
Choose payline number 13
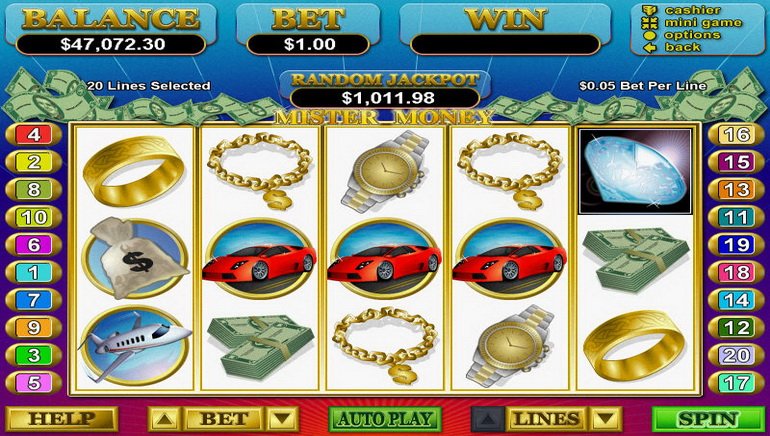736,189
